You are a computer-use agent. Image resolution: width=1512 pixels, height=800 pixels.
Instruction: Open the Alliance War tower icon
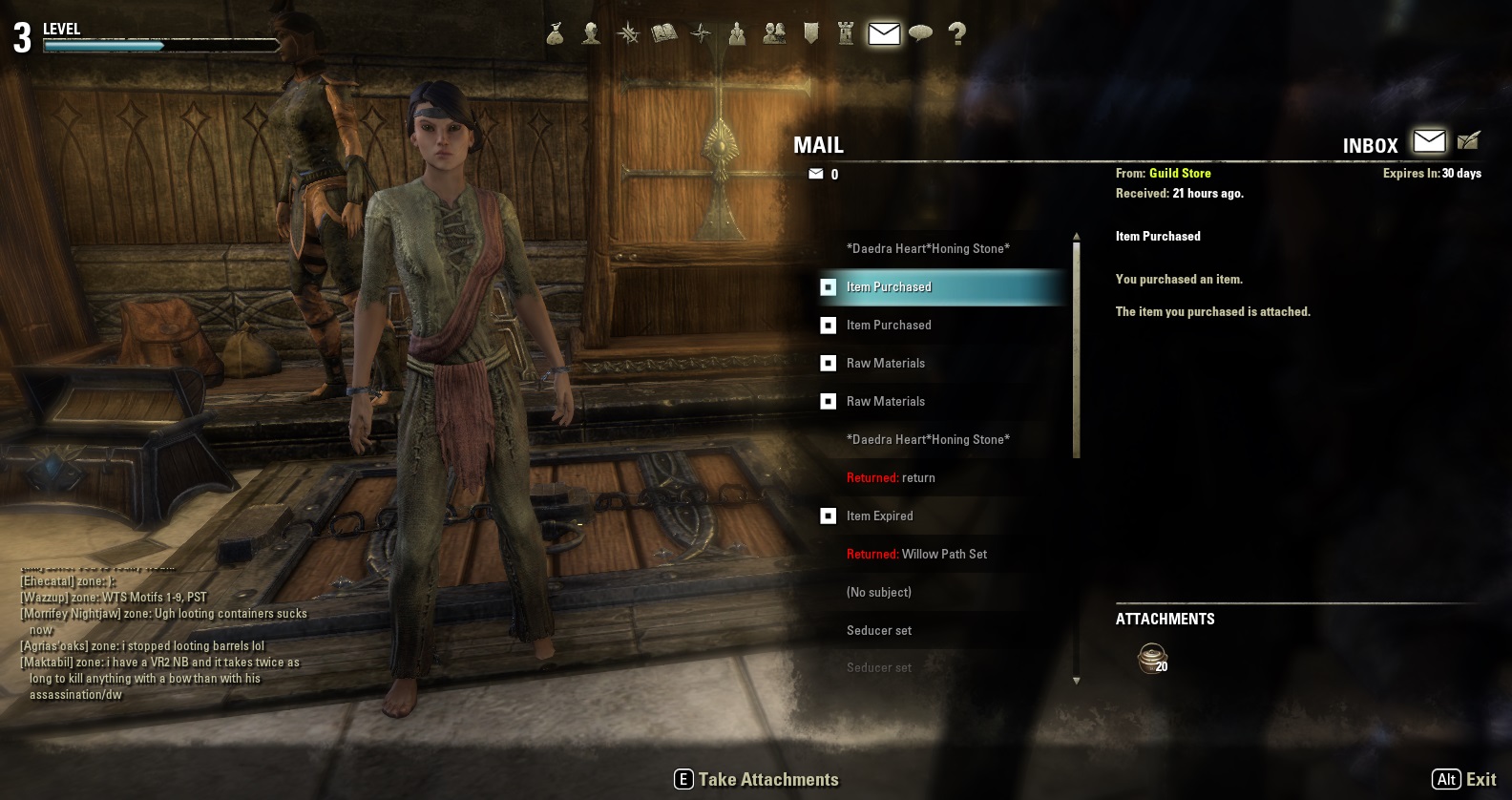(846, 34)
